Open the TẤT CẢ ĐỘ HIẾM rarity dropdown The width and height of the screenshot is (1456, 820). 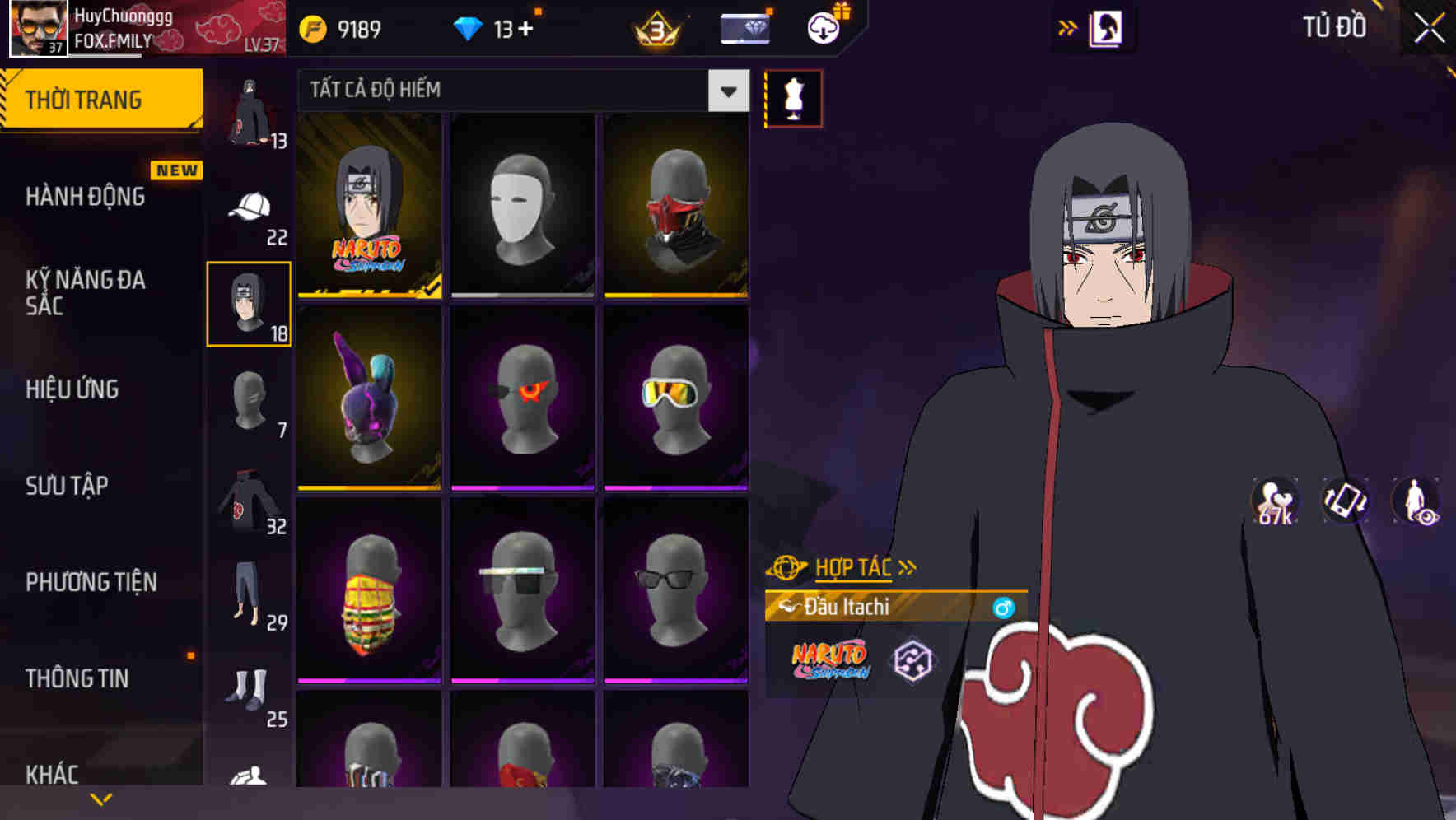click(x=519, y=91)
